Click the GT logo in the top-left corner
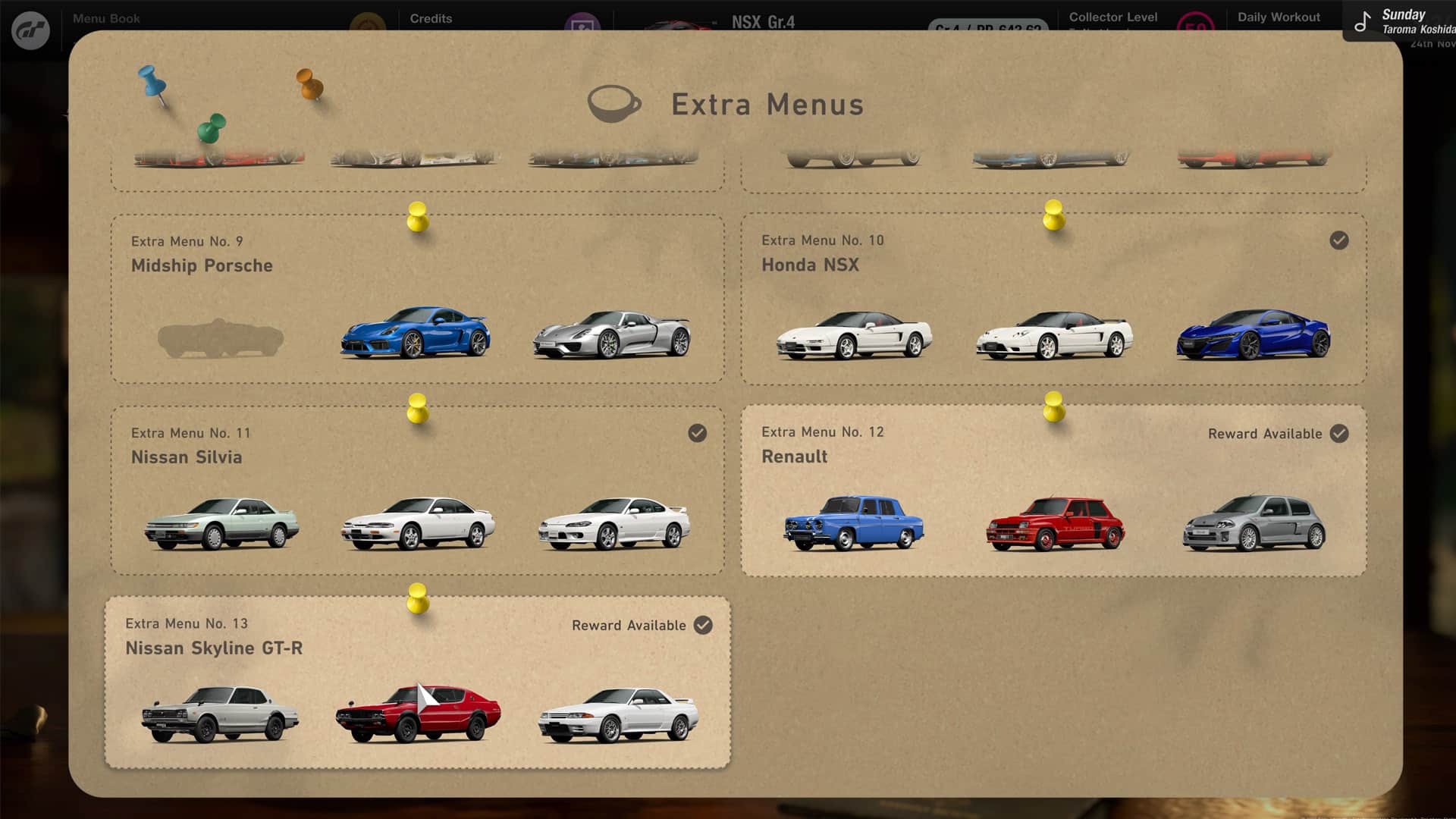1456x819 pixels. click(31, 30)
